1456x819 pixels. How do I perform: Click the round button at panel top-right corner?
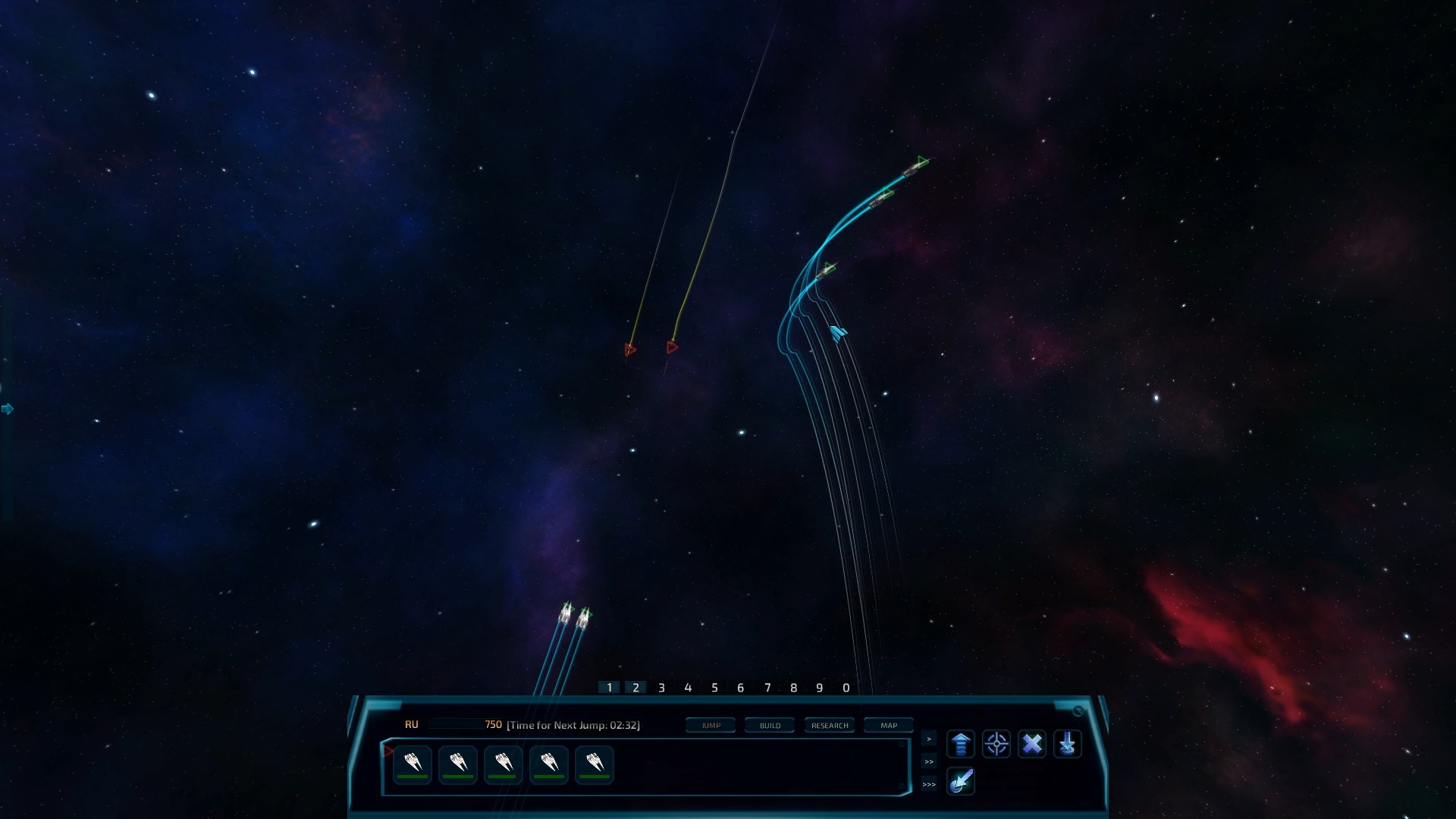[x=1078, y=711]
